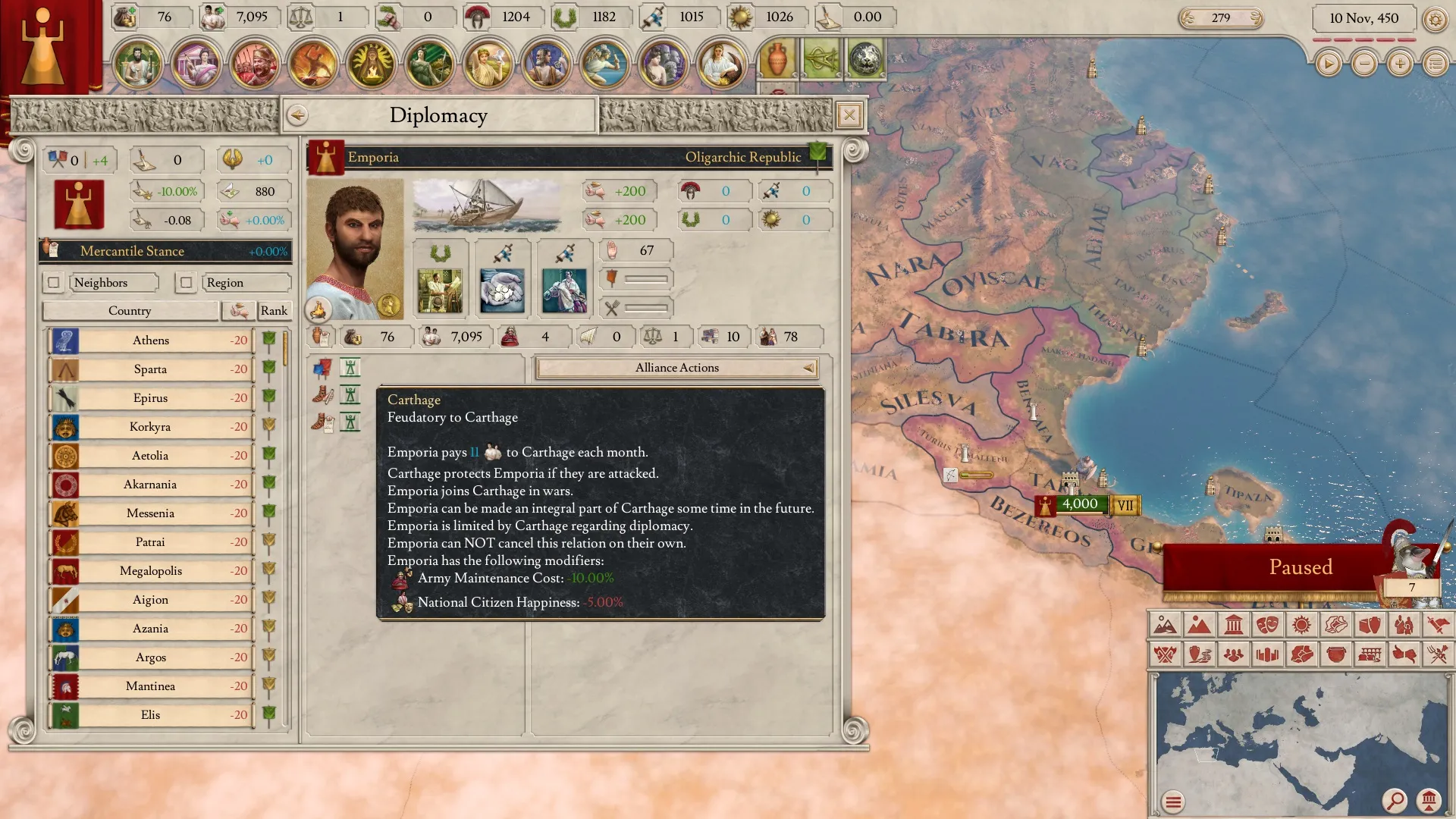Open the game settings gear button
This screenshot has height=819, width=1456.
(1435, 19)
